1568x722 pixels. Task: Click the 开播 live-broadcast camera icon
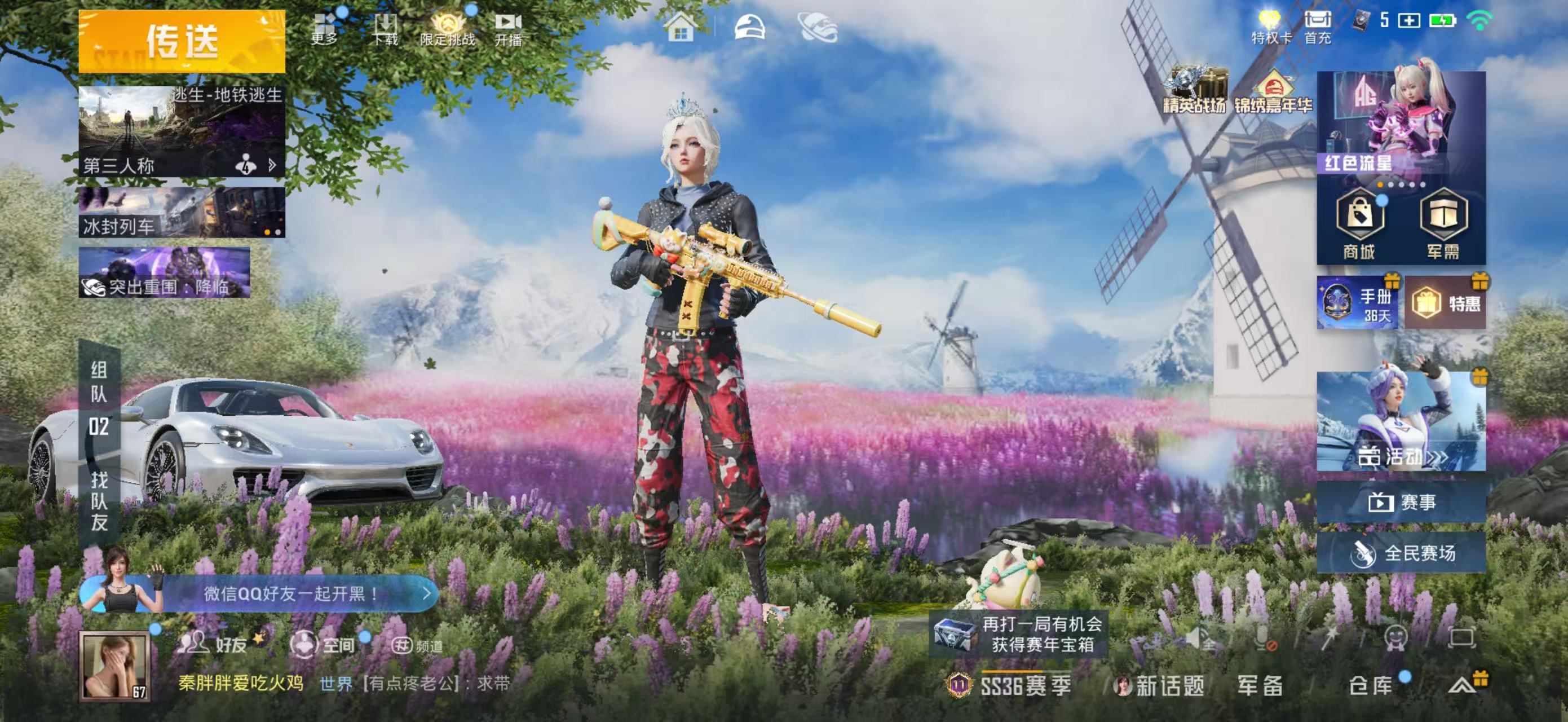pos(510,21)
